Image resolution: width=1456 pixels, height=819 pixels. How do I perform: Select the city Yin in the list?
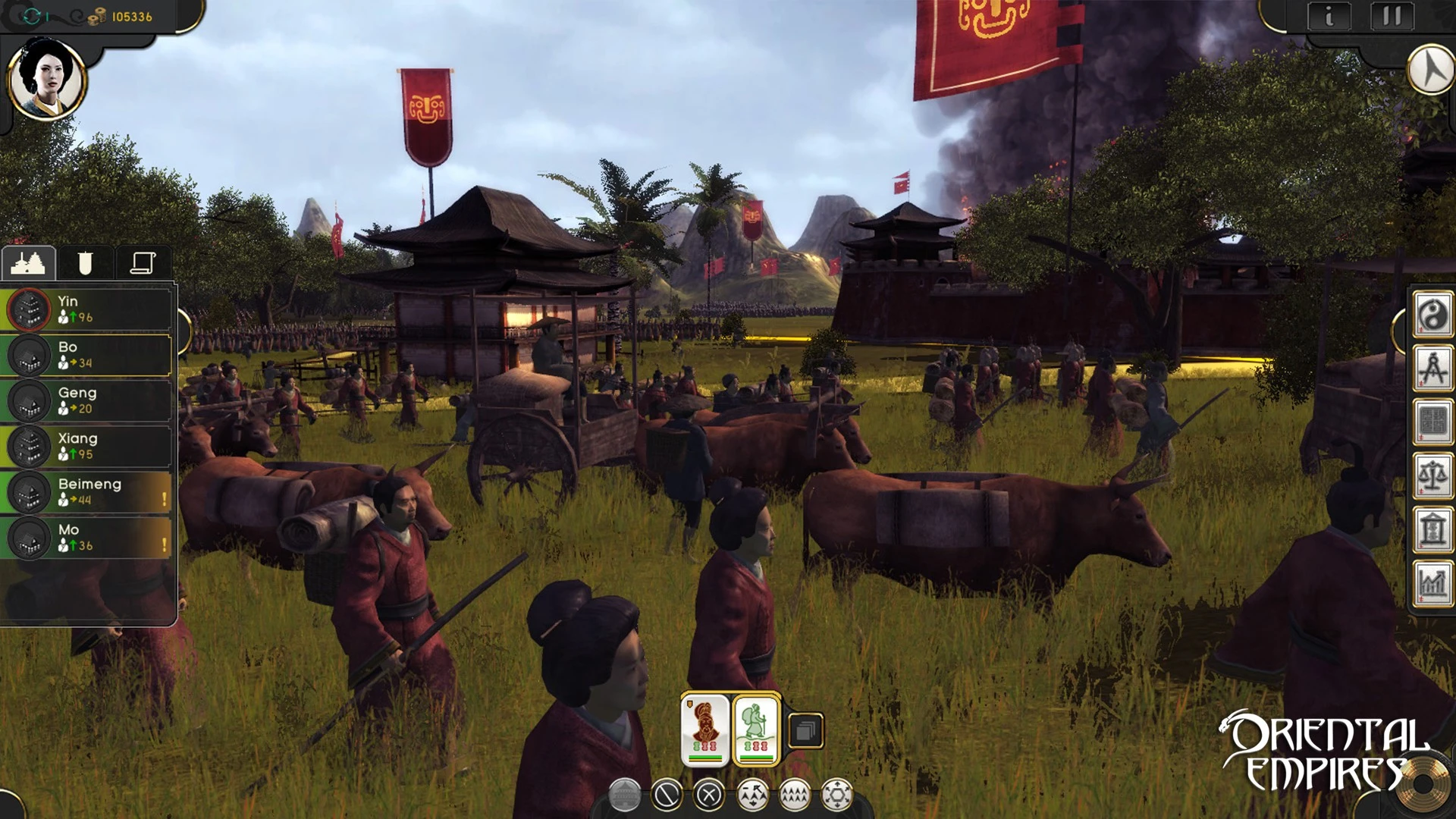[x=89, y=309]
